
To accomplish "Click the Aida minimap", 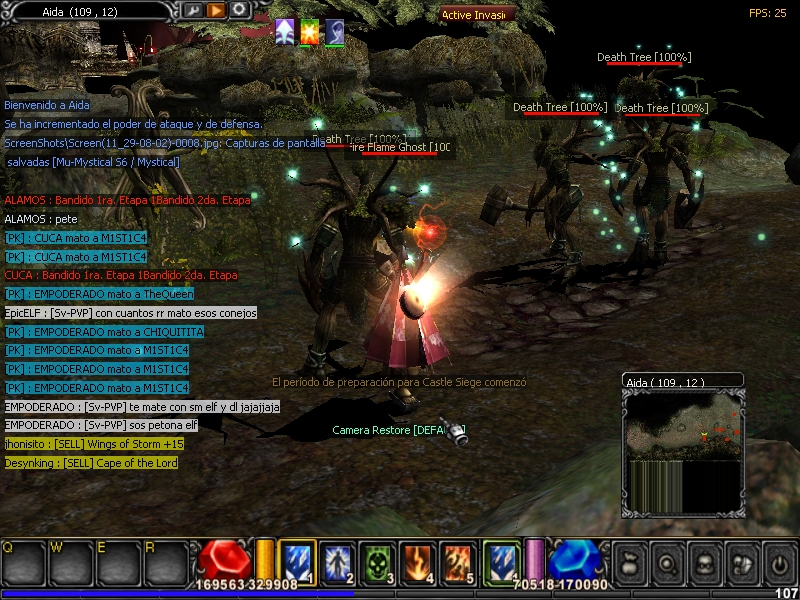I will point(682,440).
